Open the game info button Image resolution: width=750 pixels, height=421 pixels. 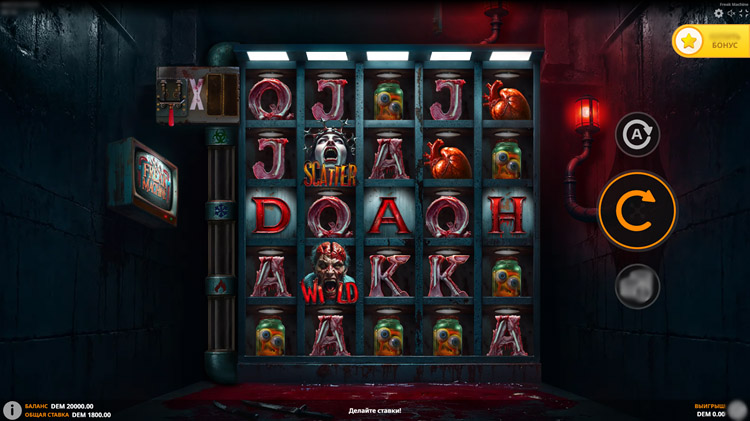pyautogui.click(x=12, y=410)
